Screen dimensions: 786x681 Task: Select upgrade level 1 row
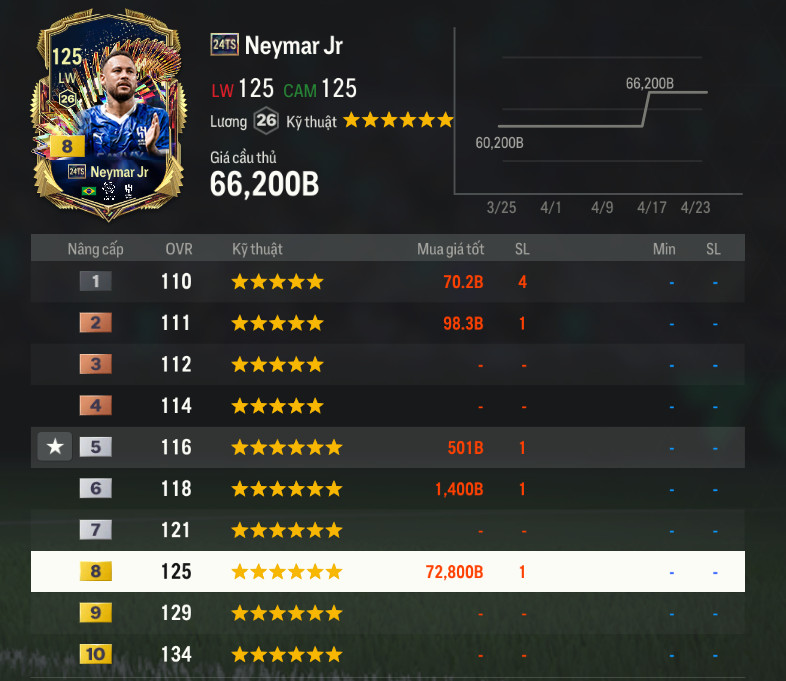click(x=387, y=282)
